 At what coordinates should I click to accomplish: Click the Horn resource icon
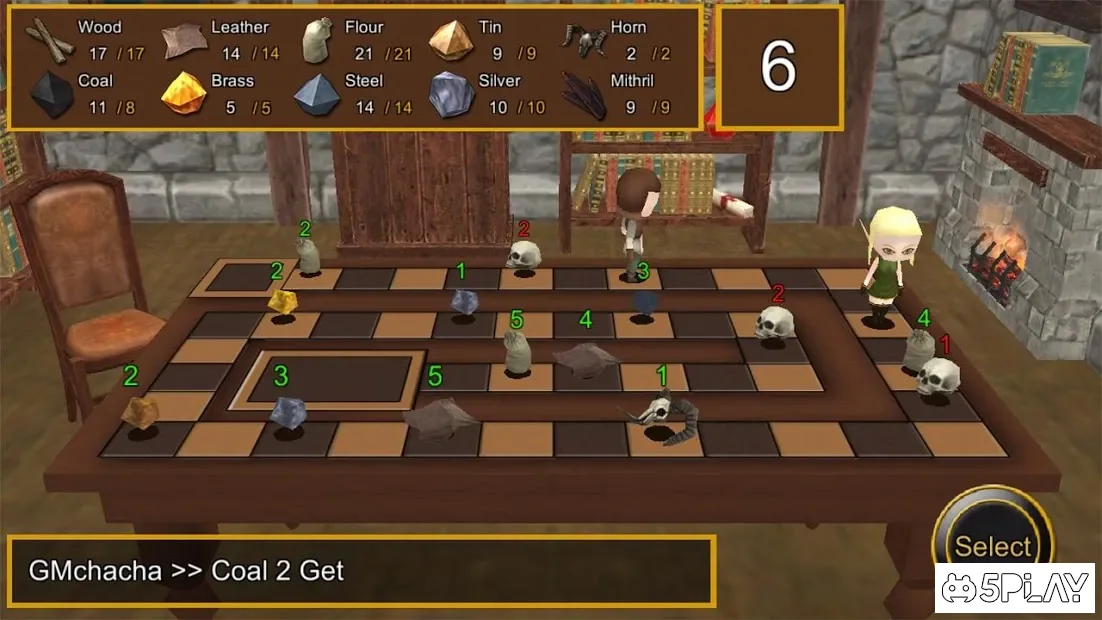tap(585, 40)
